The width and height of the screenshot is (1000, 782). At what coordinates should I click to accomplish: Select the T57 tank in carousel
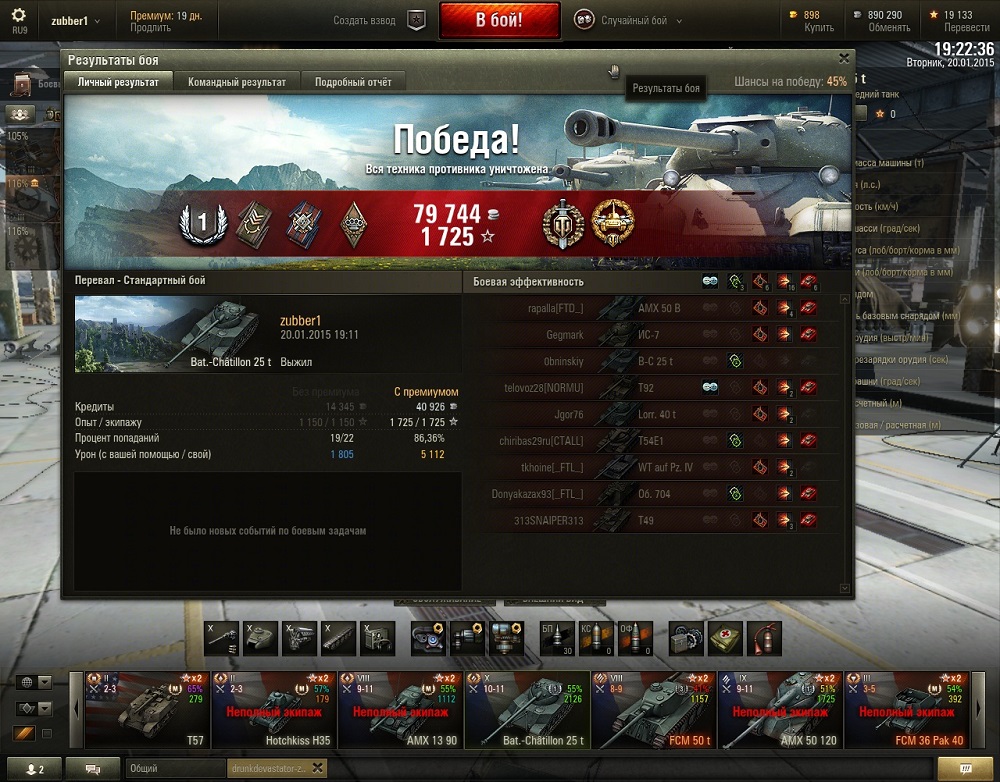point(147,710)
